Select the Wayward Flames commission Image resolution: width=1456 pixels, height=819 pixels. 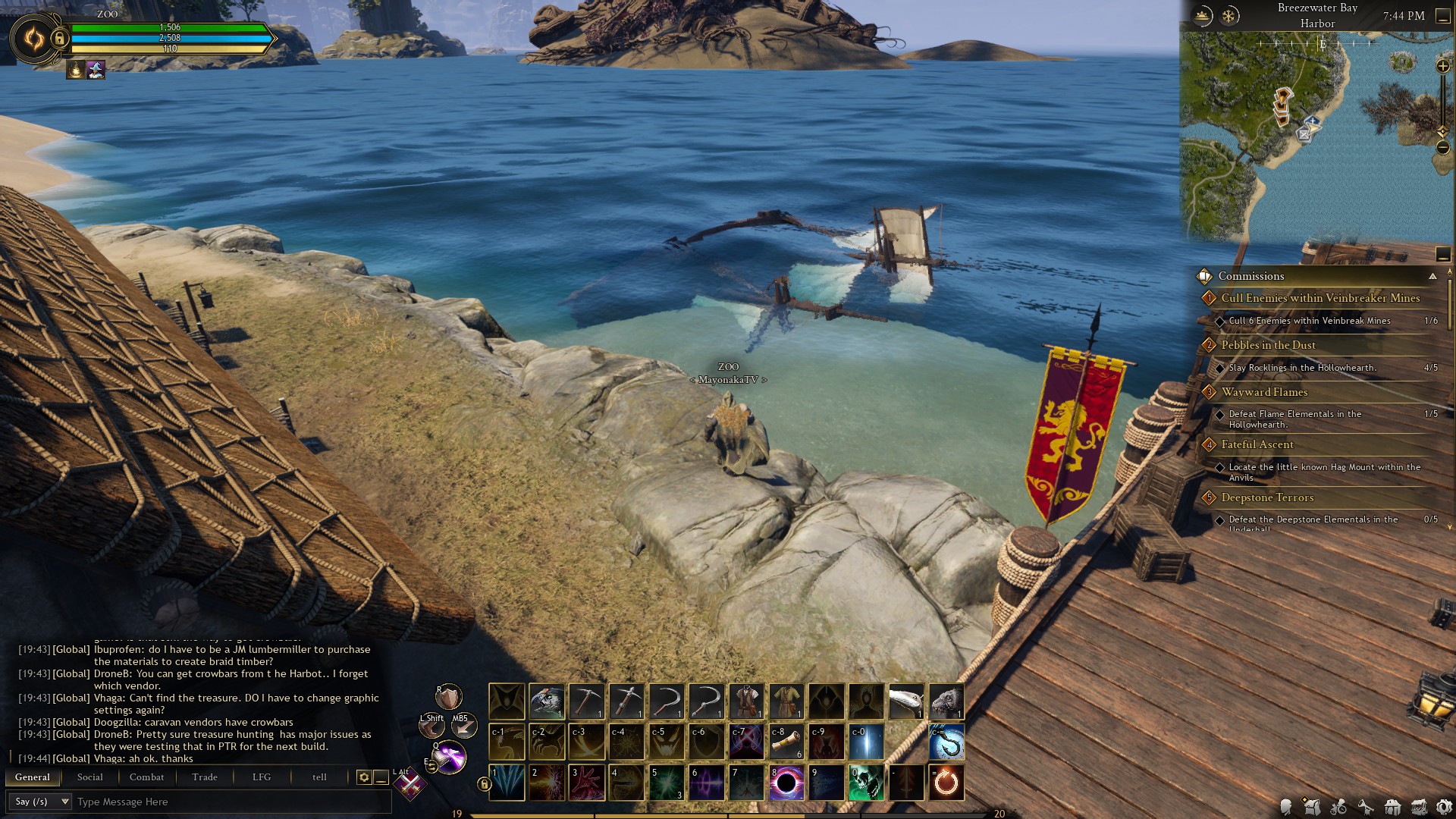[x=1264, y=392]
